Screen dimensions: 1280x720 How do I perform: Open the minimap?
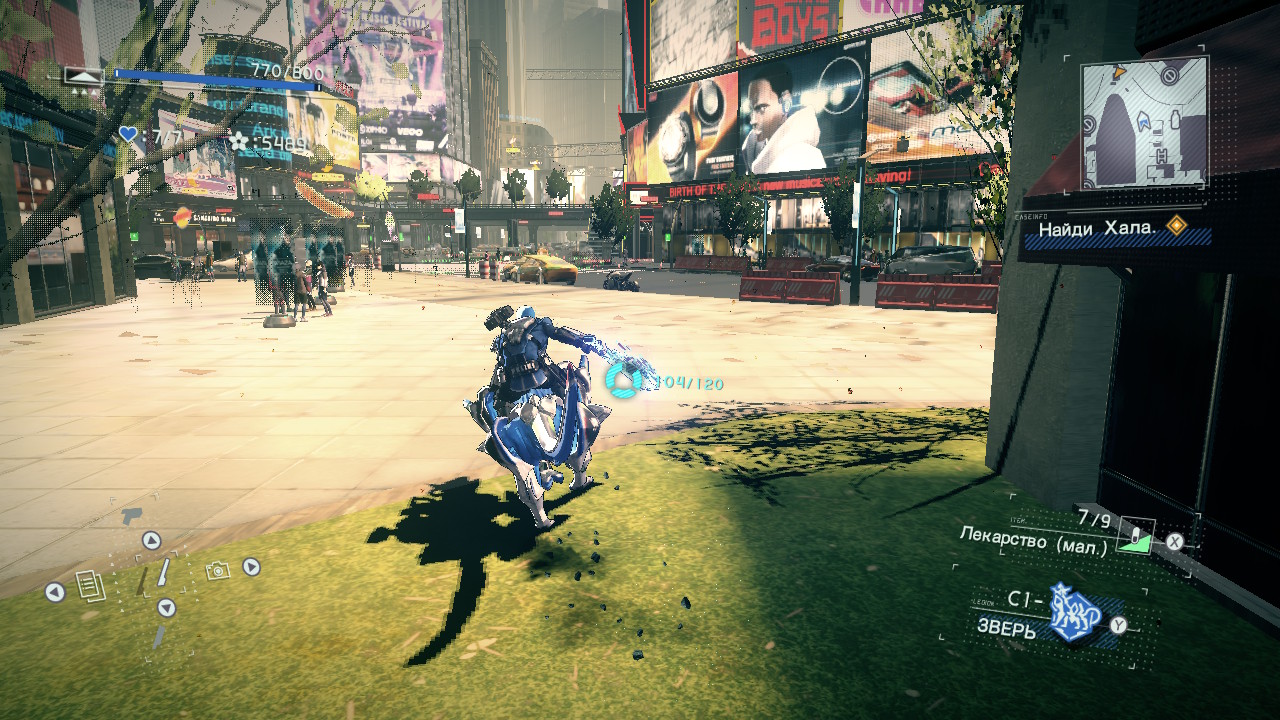(1144, 122)
